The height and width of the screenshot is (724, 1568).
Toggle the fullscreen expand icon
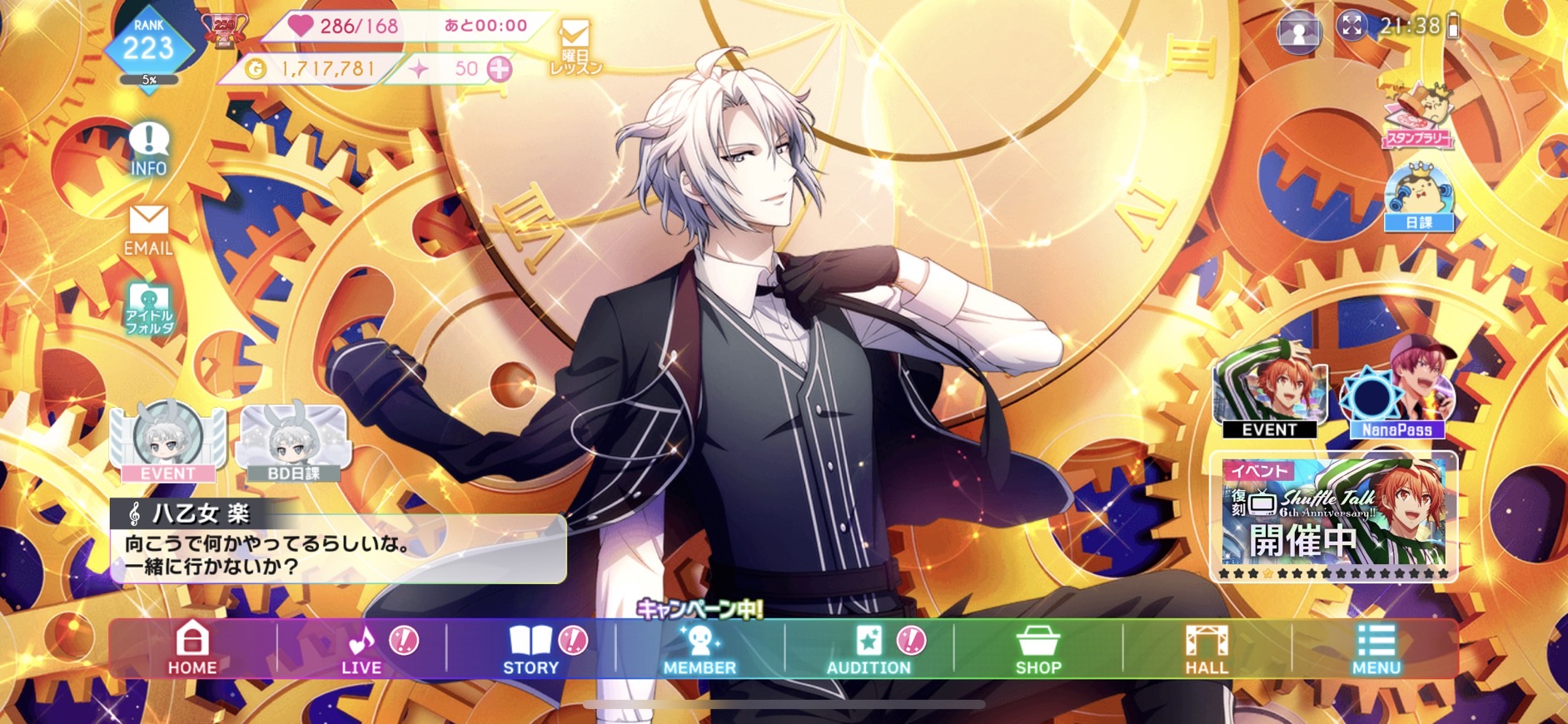pyautogui.click(x=1351, y=27)
